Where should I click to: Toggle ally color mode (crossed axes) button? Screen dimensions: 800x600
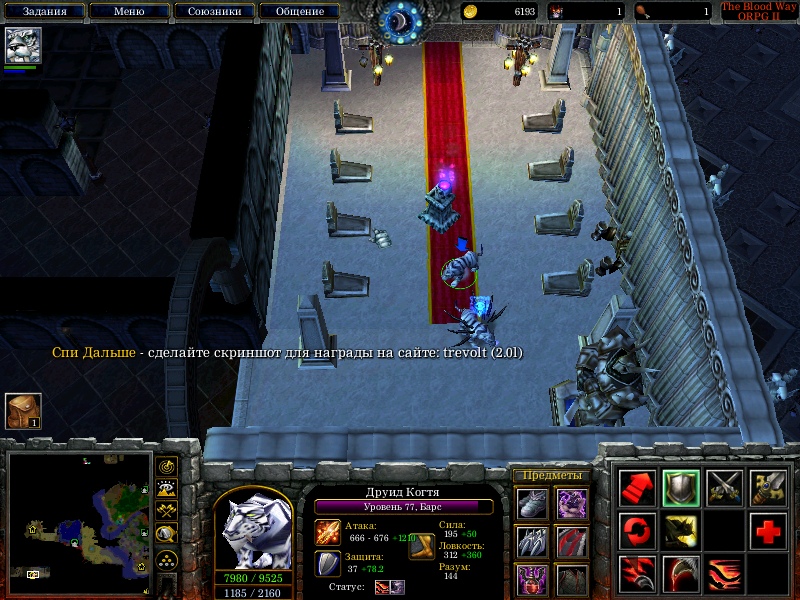(167, 512)
